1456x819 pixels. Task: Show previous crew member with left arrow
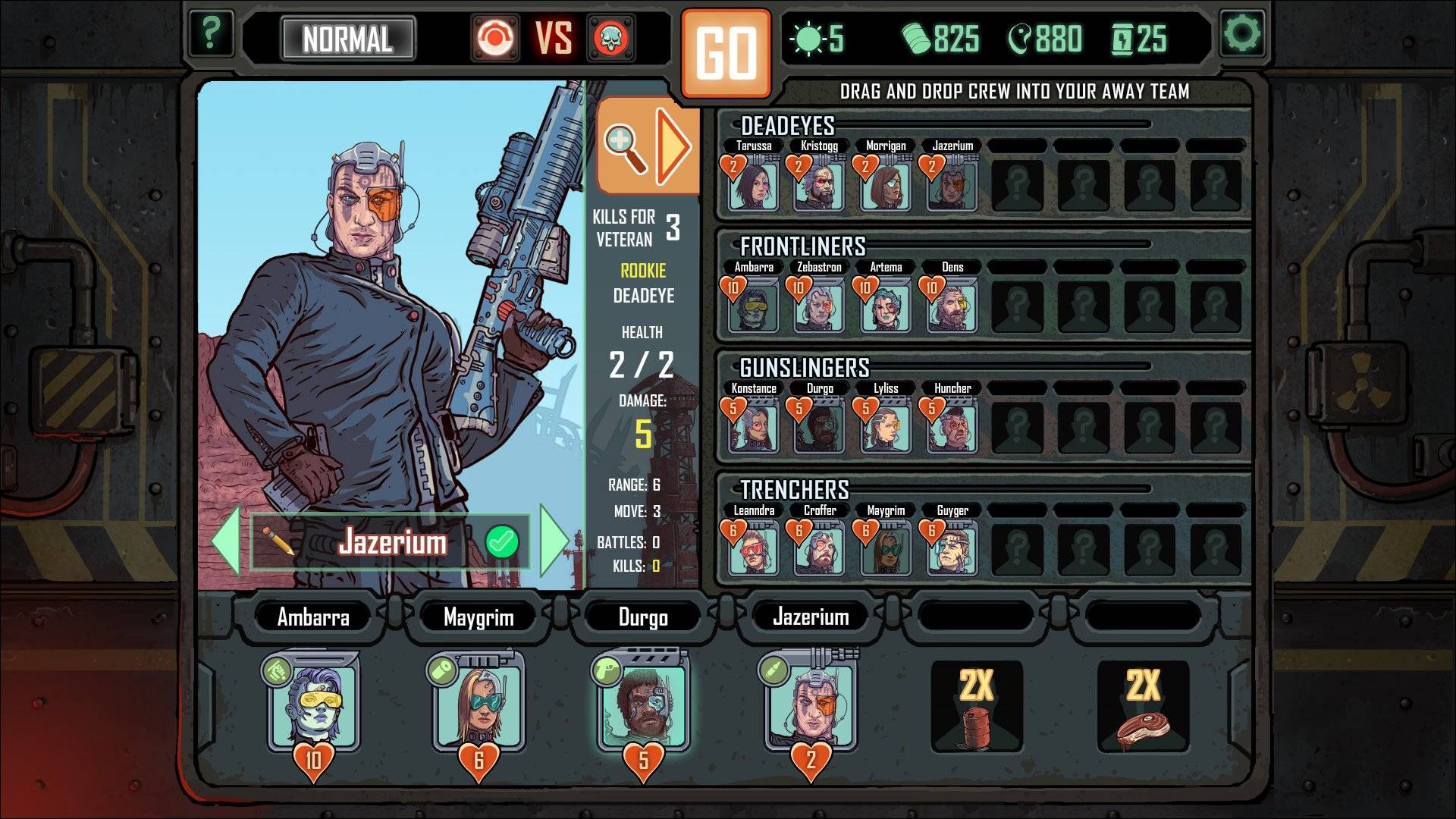click(x=227, y=541)
